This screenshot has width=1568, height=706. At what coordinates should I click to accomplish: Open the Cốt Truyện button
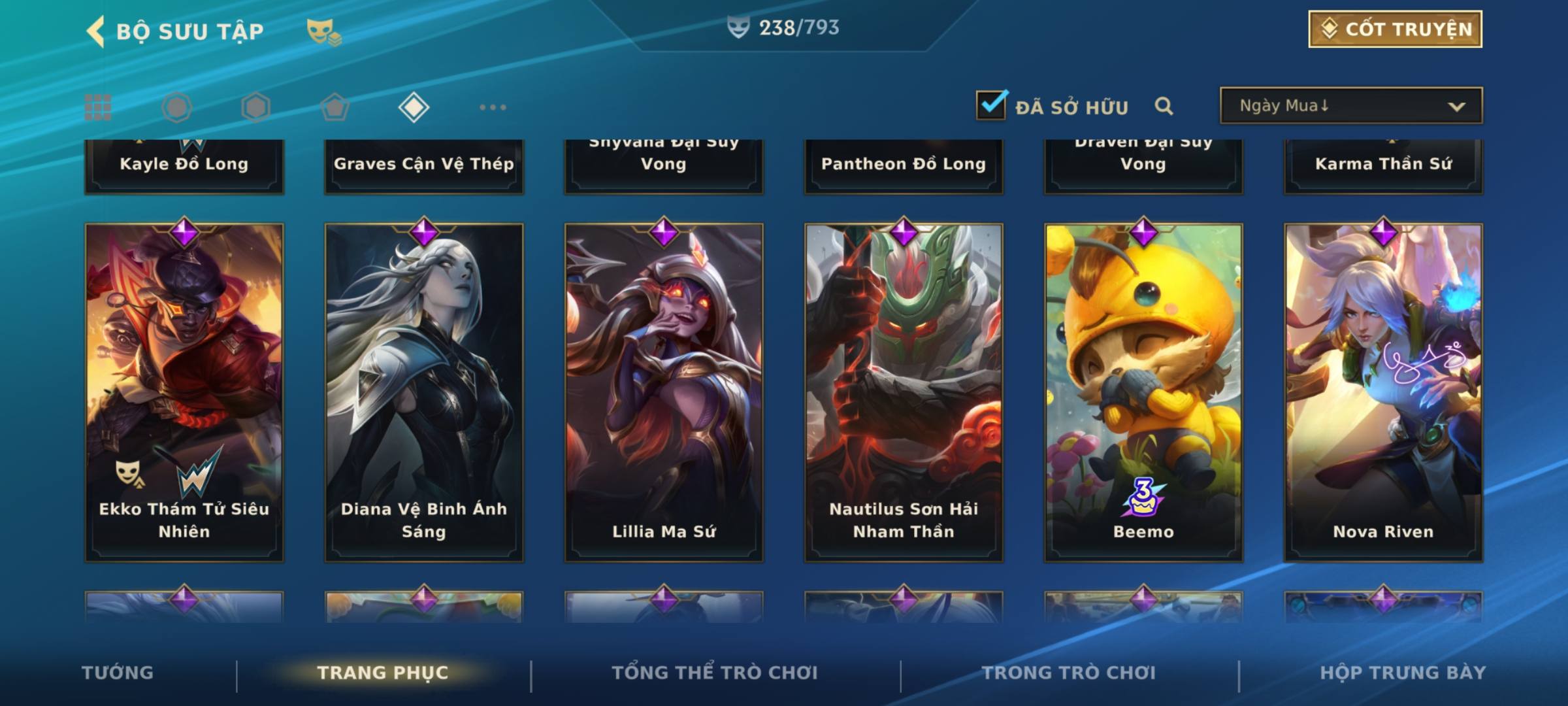point(1395,29)
